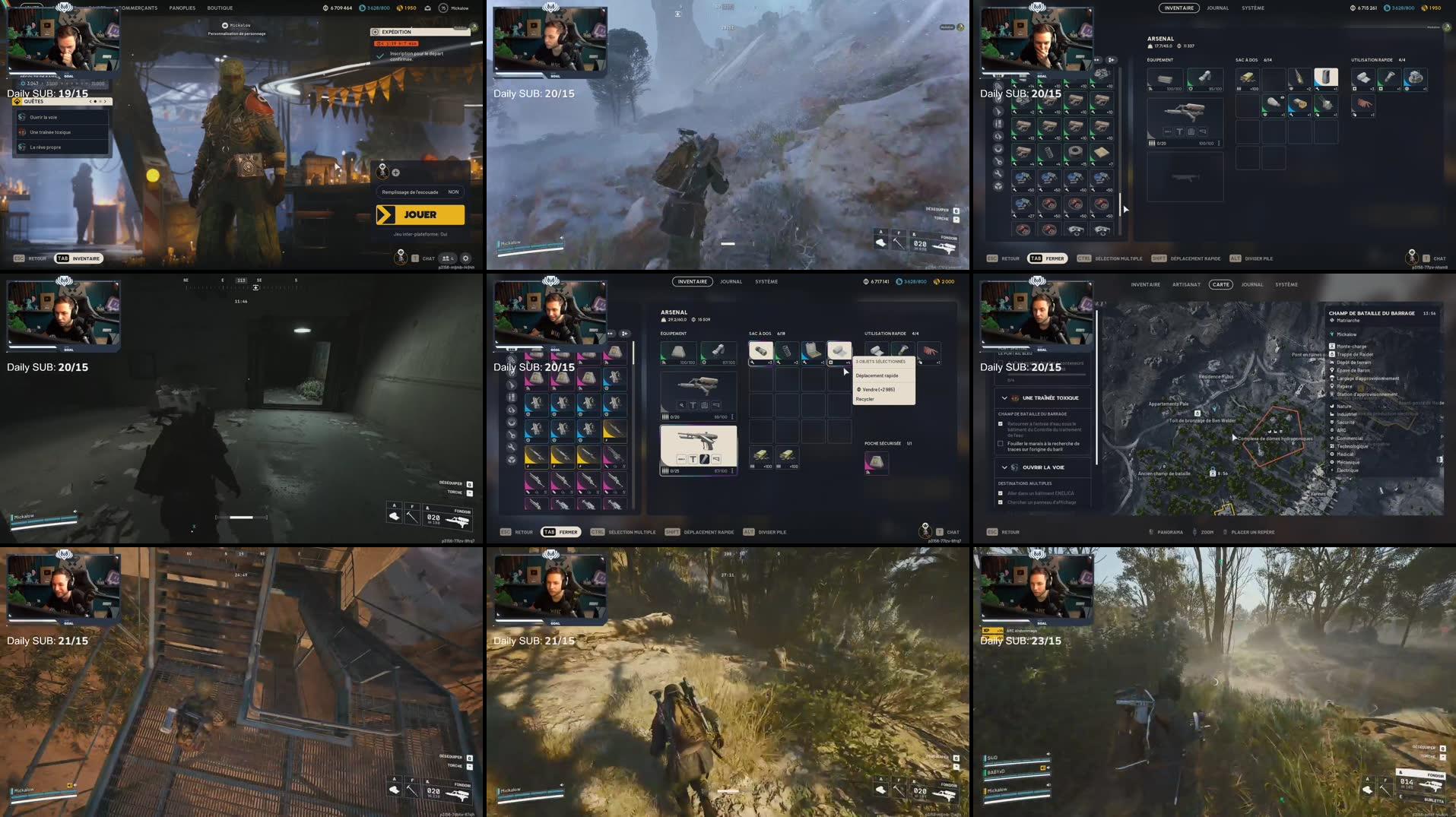The image size is (1456, 817).
Task: Open the mailbox icon in the top bar
Action: coord(427,8)
